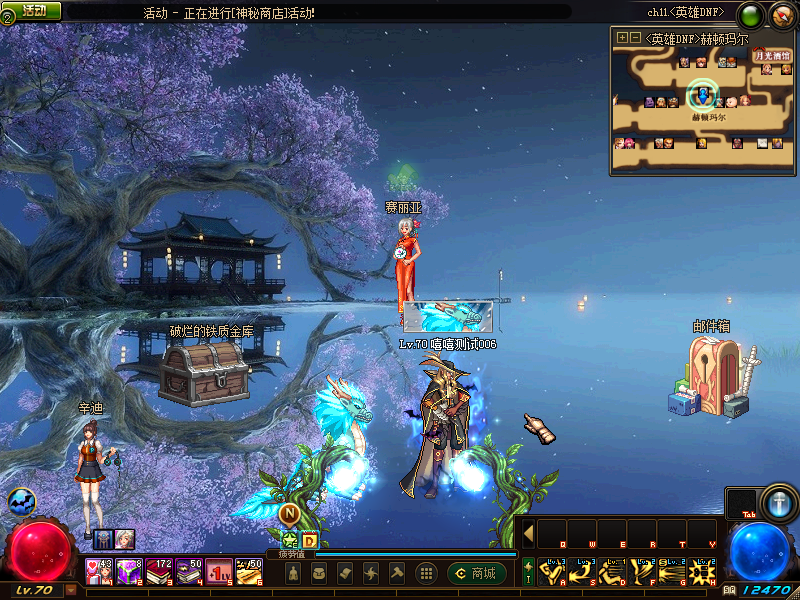Viewport: 800px width, 600px height.
Task: Activate the burst skill on hotkey H
Action: (x=703, y=572)
